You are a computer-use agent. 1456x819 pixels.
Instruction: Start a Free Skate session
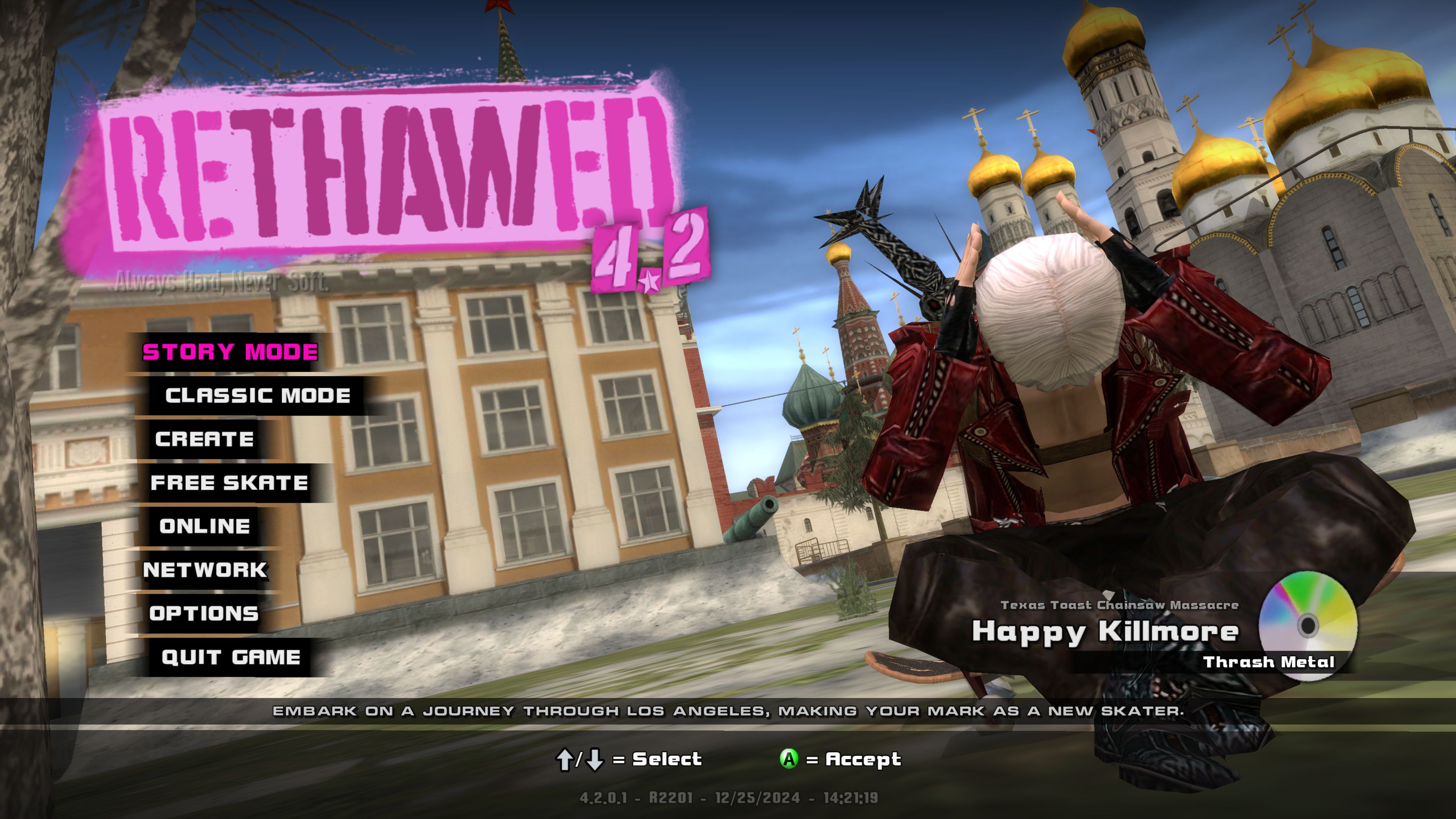pos(229,483)
